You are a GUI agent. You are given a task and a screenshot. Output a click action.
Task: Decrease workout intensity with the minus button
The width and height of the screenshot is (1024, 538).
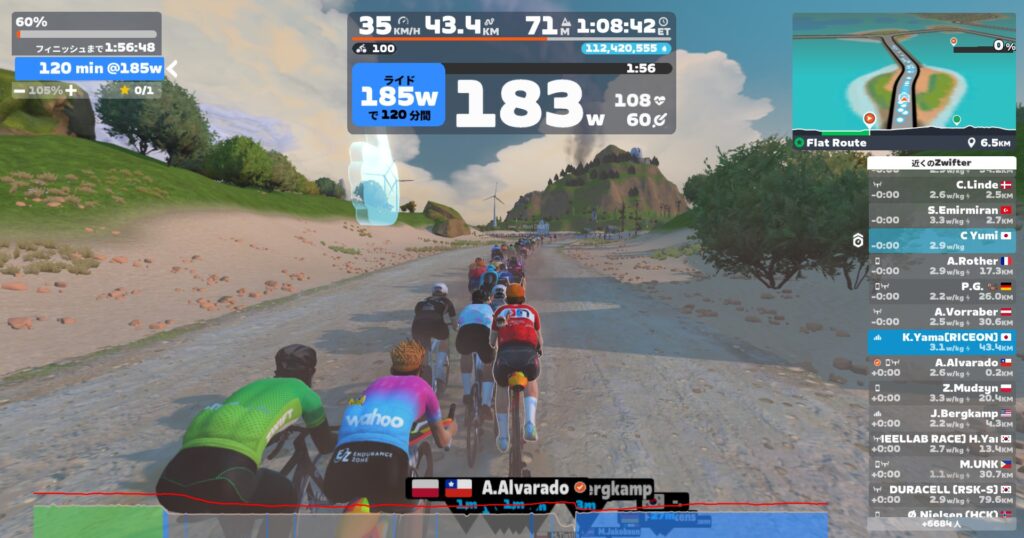pyautogui.click(x=20, y=90)
